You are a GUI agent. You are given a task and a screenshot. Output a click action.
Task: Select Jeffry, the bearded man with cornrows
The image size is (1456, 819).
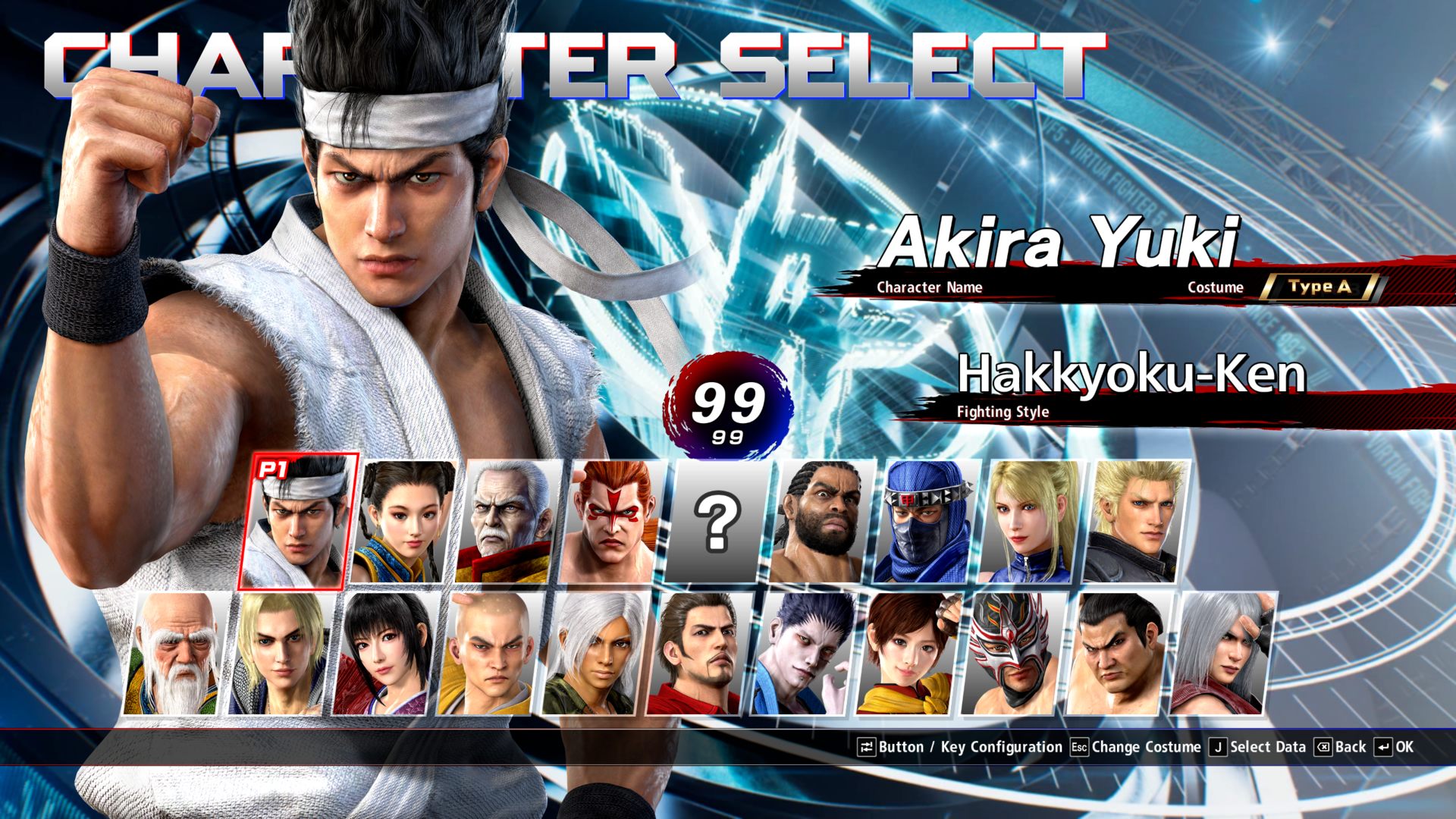(x=821, y=522)
